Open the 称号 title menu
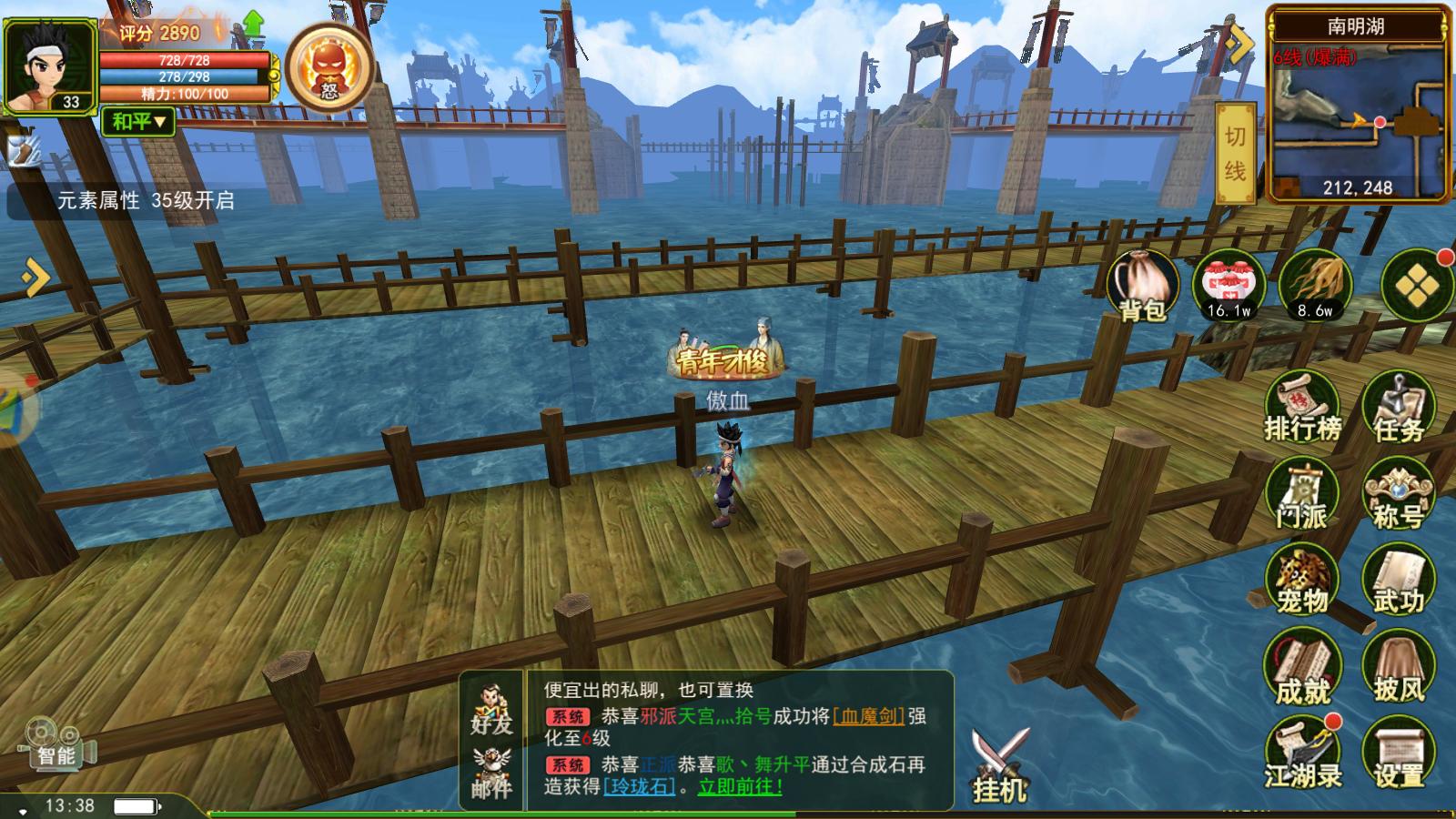 (x=1398, y=494)
